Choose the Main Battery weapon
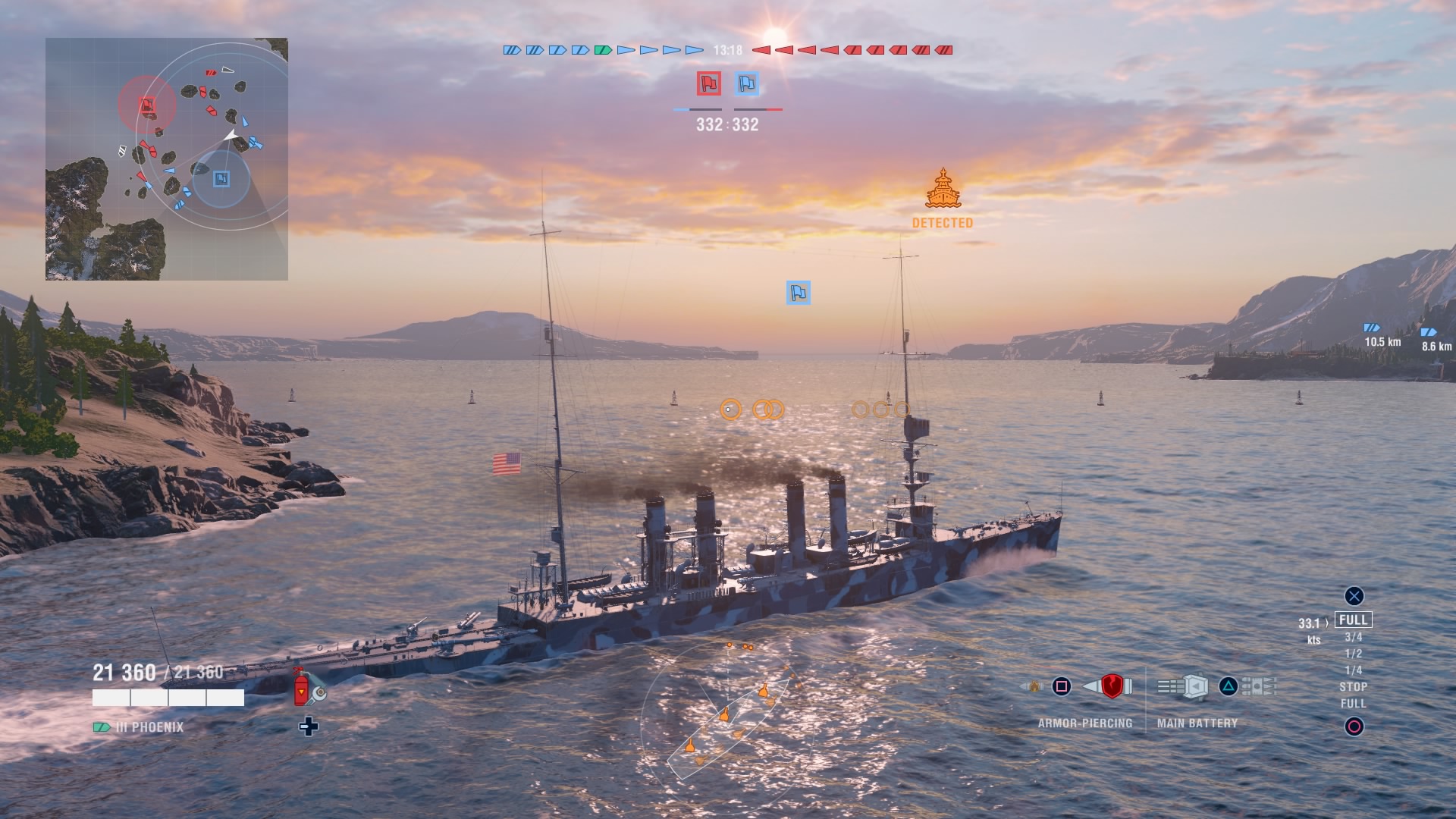This screenshot has height=819, width=1456. pyautogui.click(x=1195, y=687)
